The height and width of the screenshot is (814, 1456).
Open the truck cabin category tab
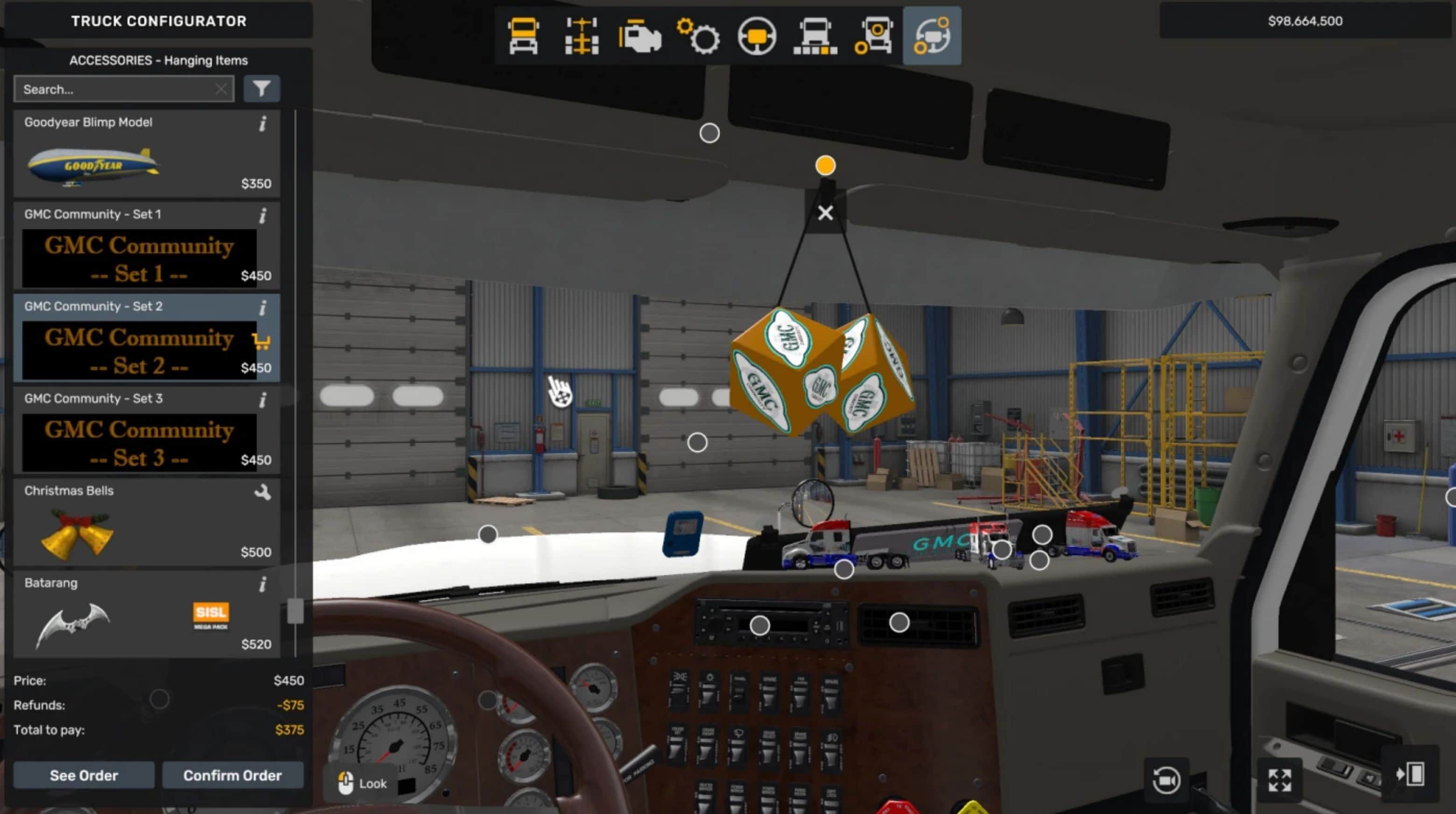tap(523, 36)
